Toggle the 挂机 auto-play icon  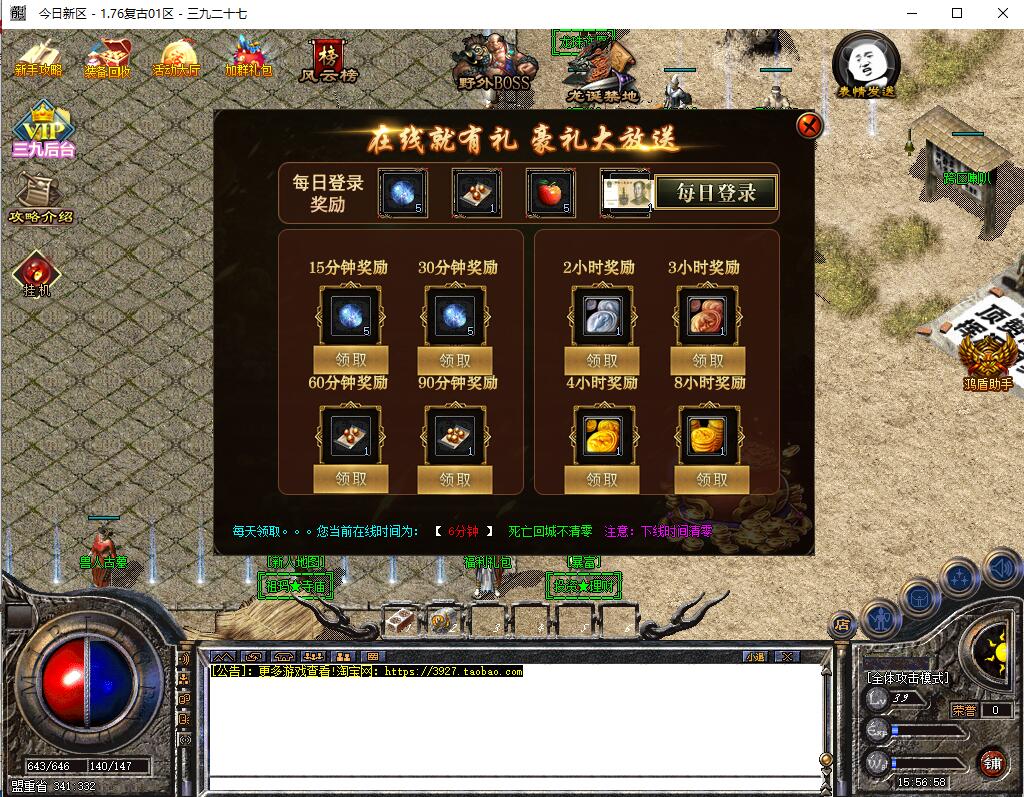tap(36, 273)
